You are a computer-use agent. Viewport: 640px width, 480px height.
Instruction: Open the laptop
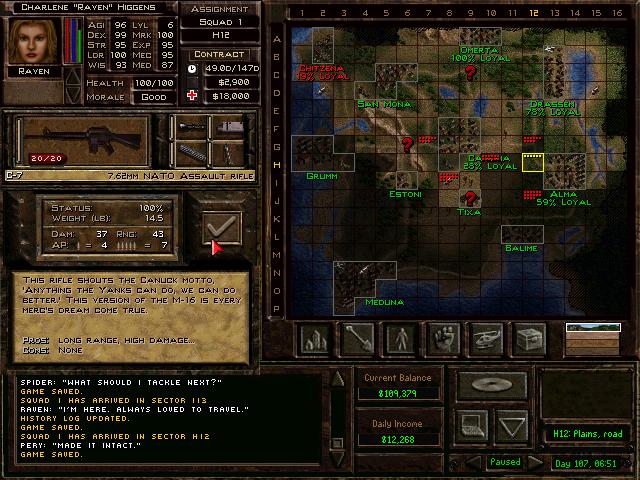coord(475,426)
